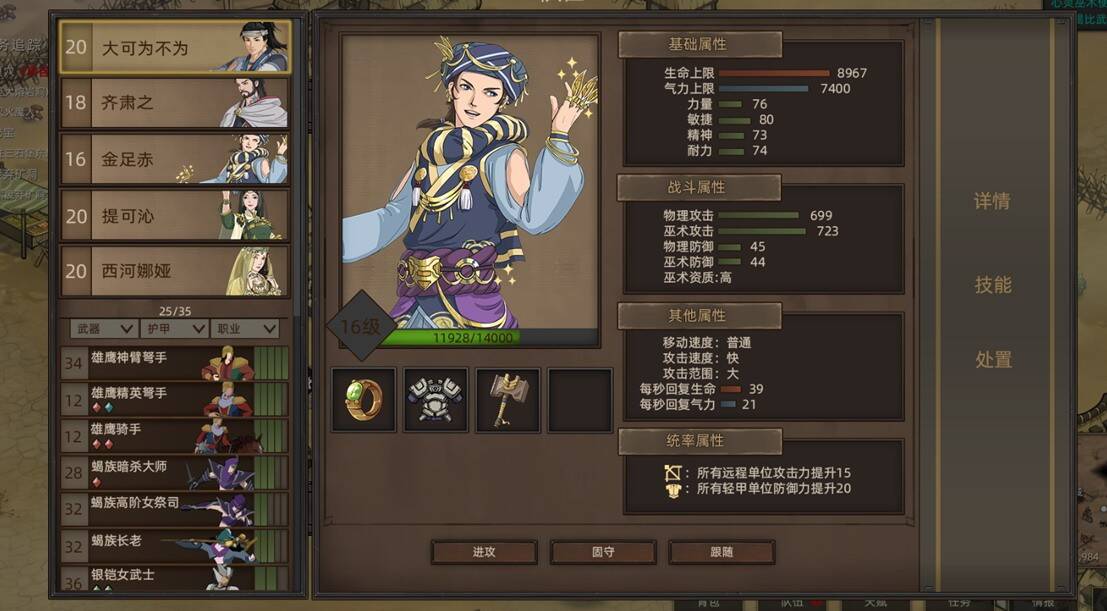Select hero 提可沁 in party list
This screenshot has width=1107, height=611.
175,215
